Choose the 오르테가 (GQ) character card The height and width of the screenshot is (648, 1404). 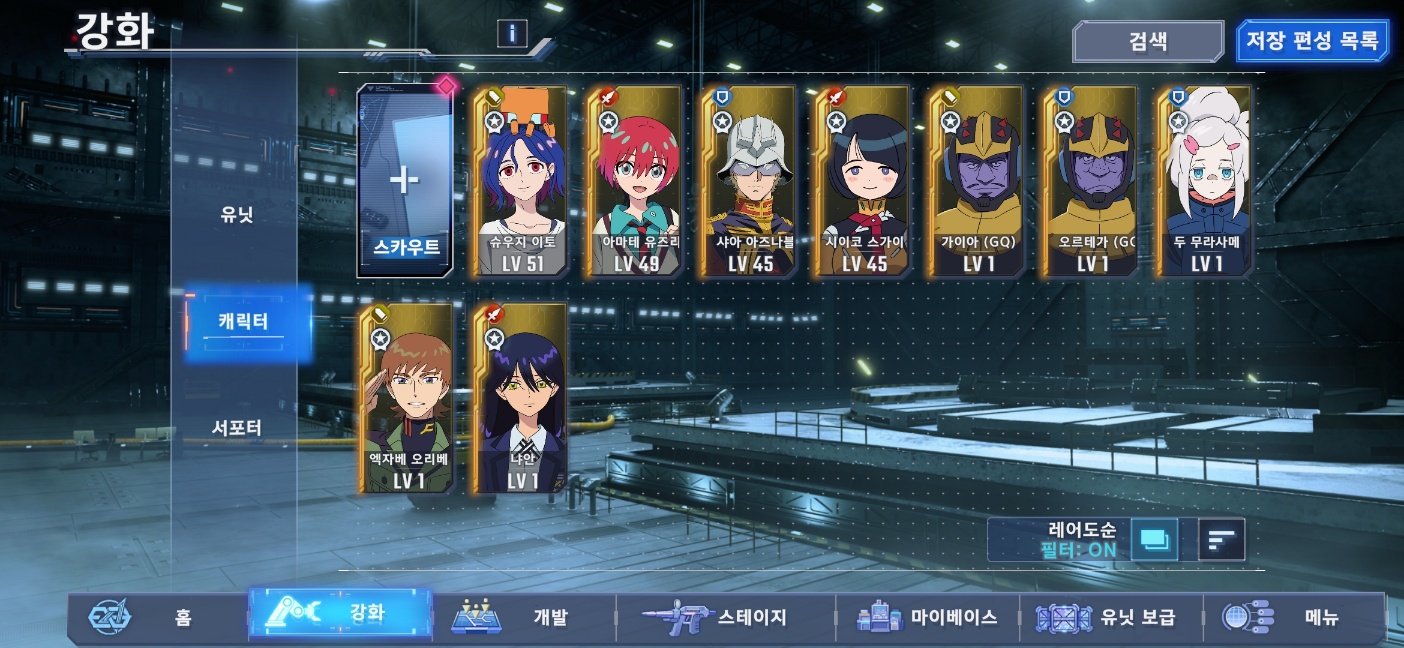click(x=1088, y=181)
